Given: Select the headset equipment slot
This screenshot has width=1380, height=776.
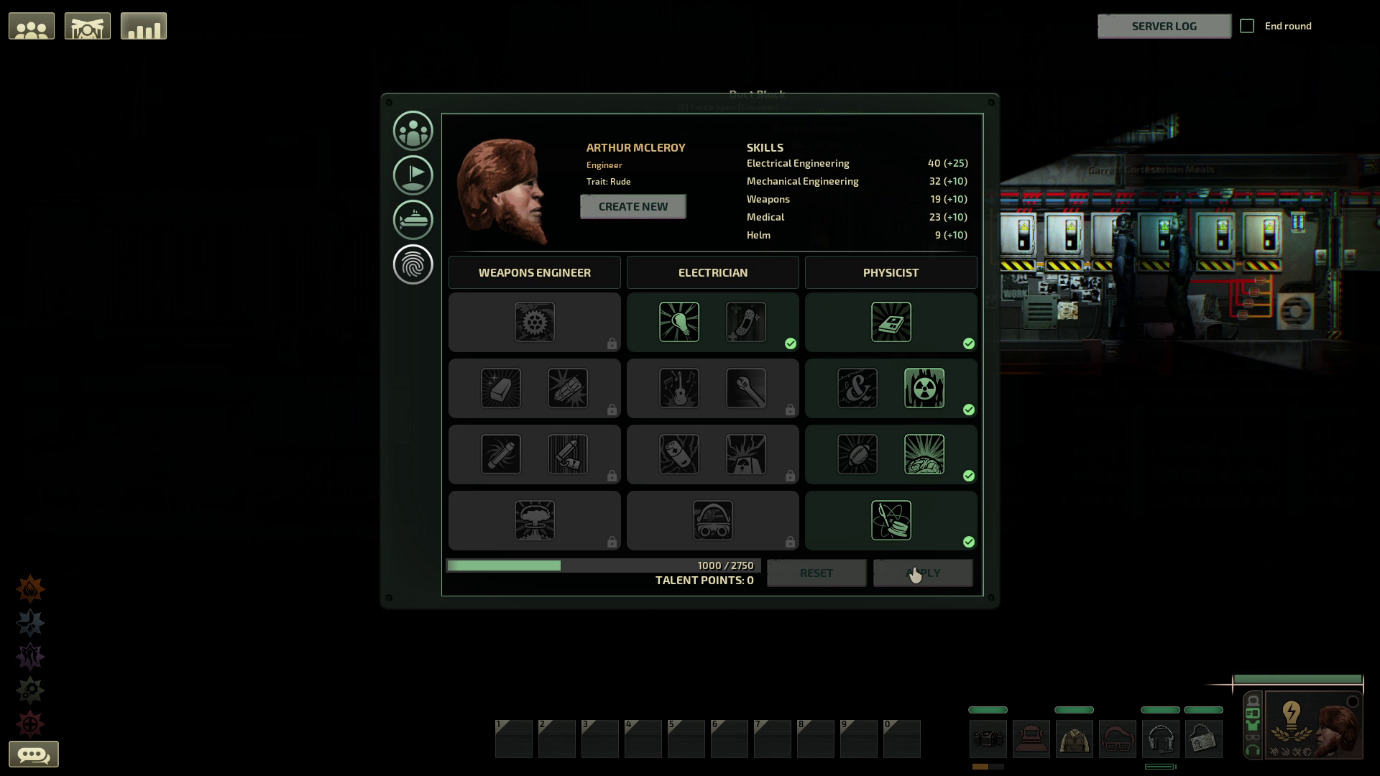Looking at the screenshot, I should click(1160, 739).
